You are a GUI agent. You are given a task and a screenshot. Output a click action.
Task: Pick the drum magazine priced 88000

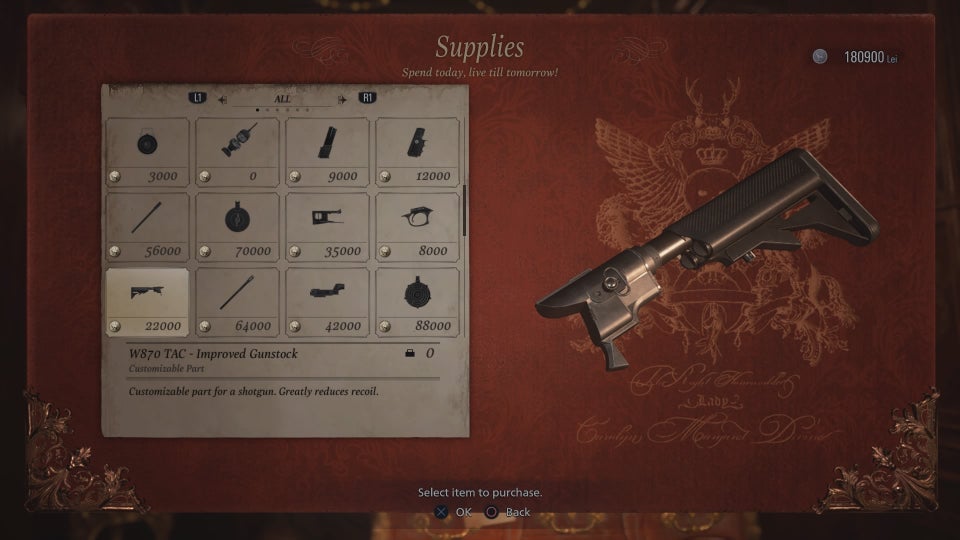[417, 302]
